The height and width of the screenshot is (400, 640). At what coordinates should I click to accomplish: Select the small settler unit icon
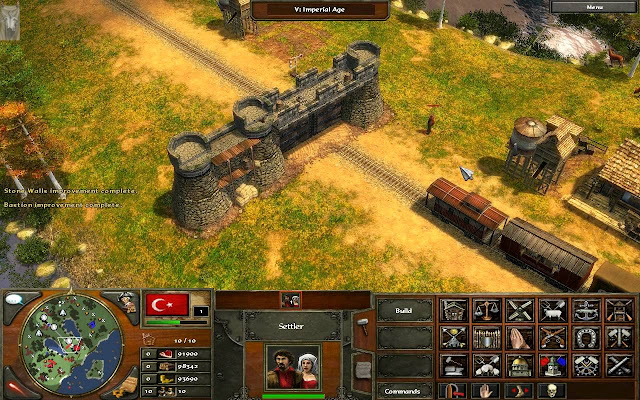click(292, 298)
